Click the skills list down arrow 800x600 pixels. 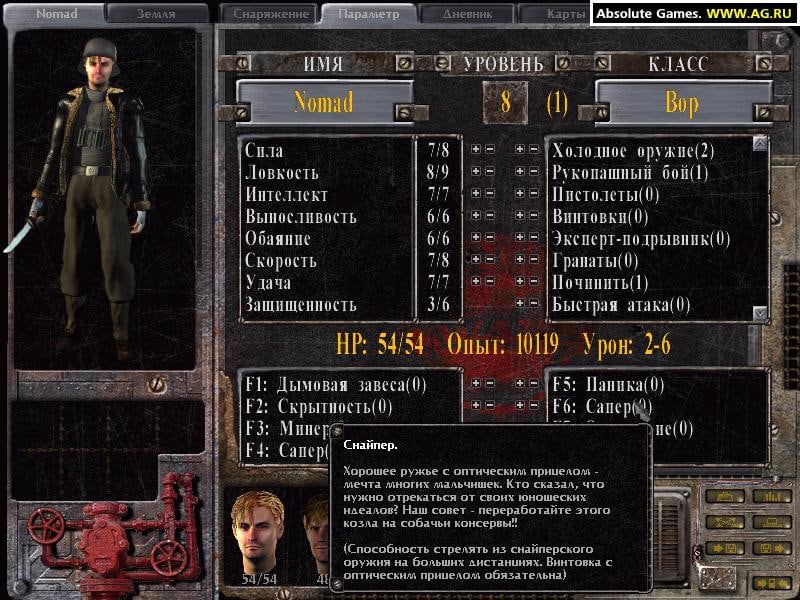pyautogui.click(x=759, y=313)
